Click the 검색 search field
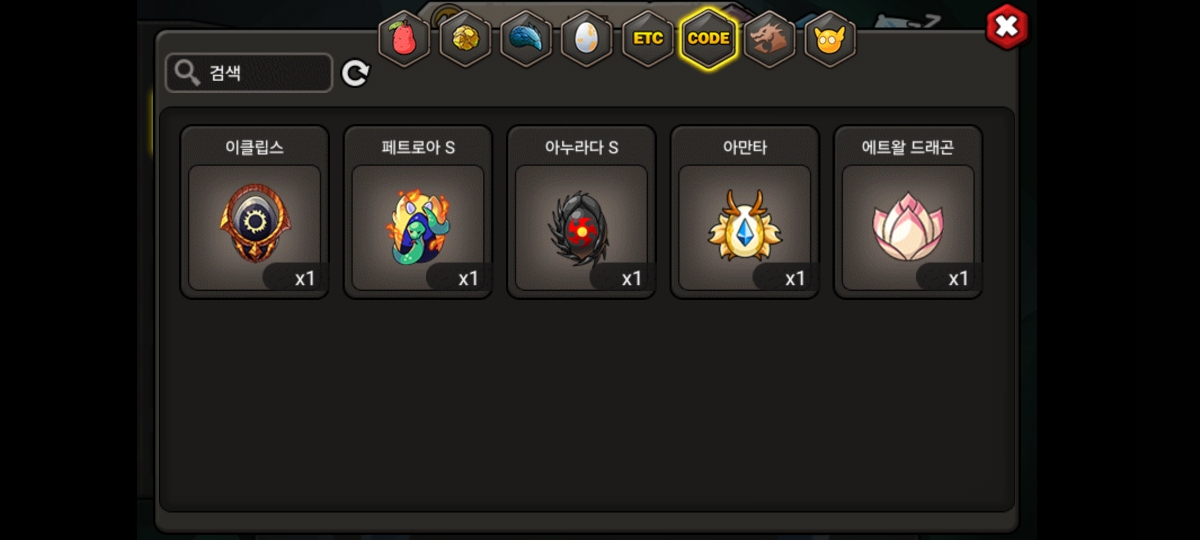1200x540 pixels. 250,73
